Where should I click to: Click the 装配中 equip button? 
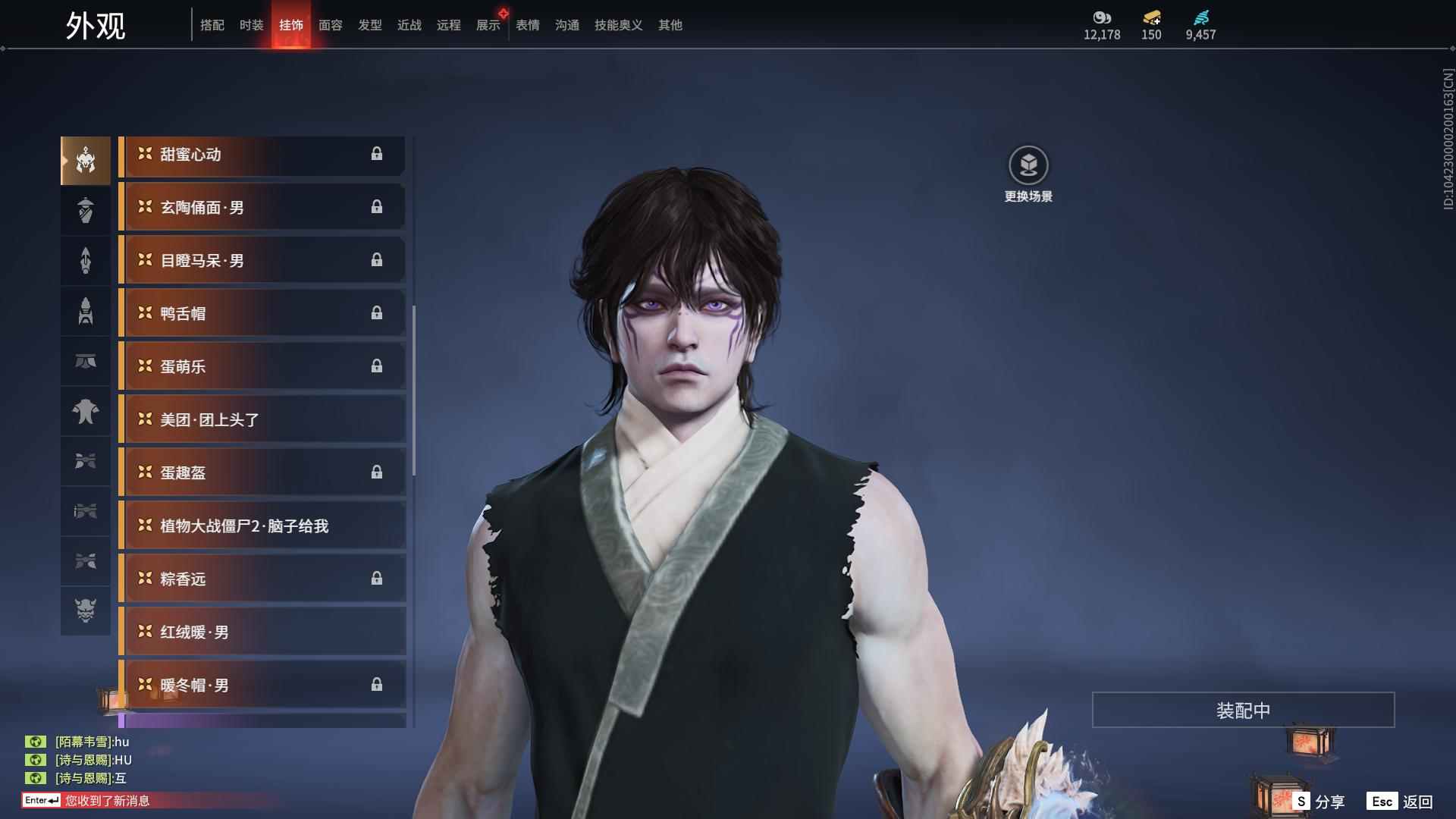(x=1243, y=711)
